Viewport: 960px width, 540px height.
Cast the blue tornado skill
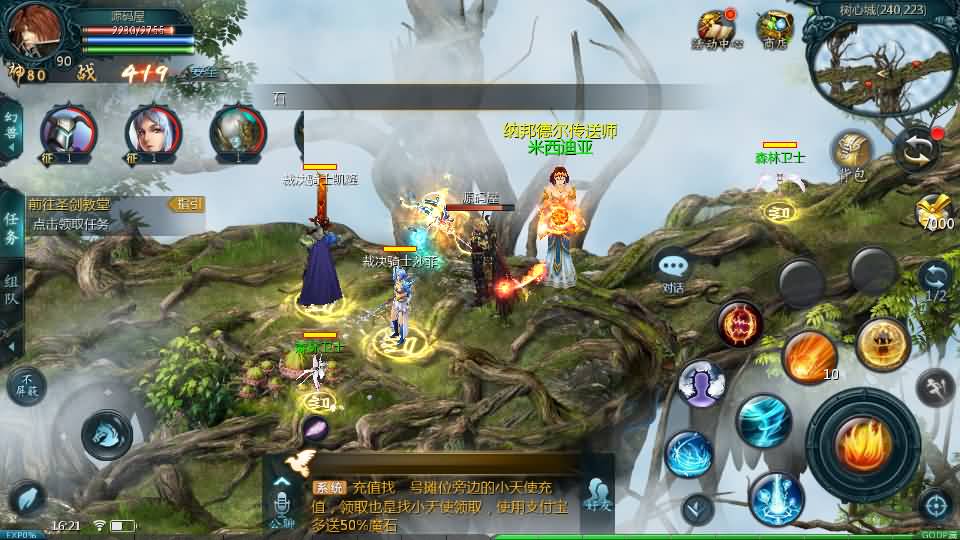[764, 420]
